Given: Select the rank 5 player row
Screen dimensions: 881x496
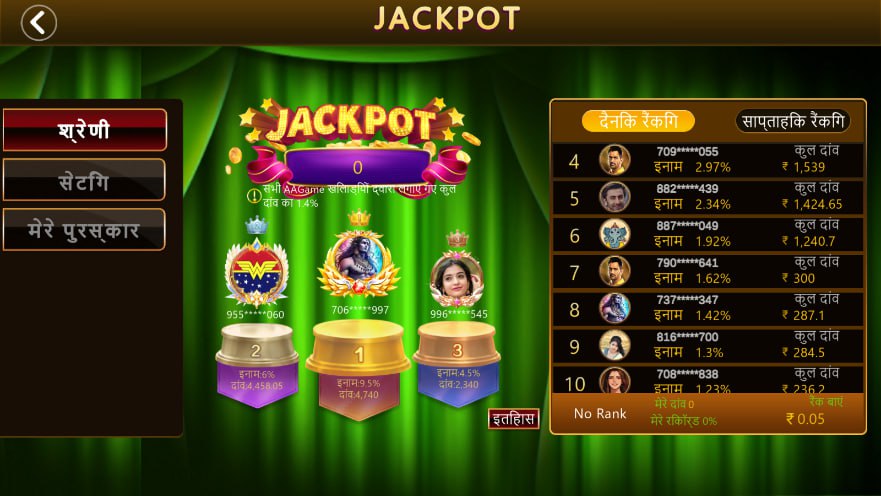Looking at the screenshot, I should 708,197.
